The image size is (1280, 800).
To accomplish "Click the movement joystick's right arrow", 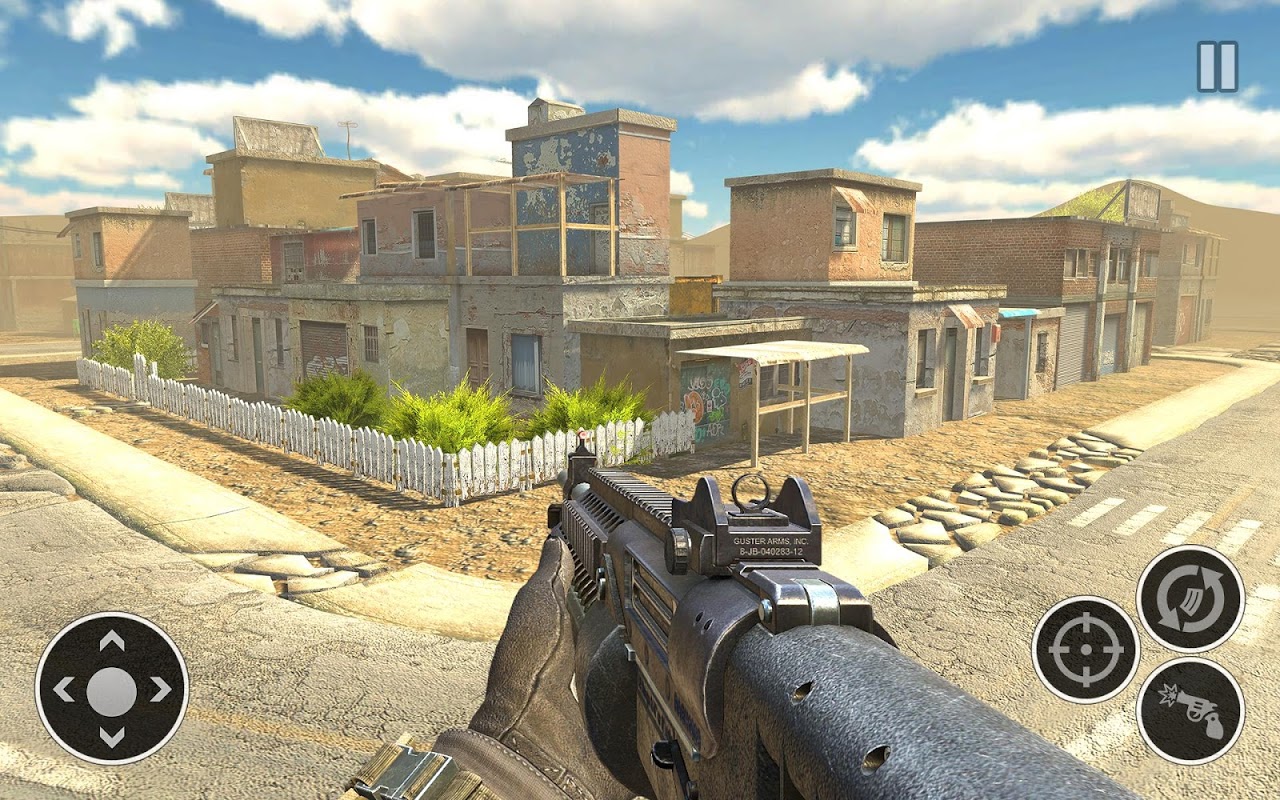I will (161, 690).
